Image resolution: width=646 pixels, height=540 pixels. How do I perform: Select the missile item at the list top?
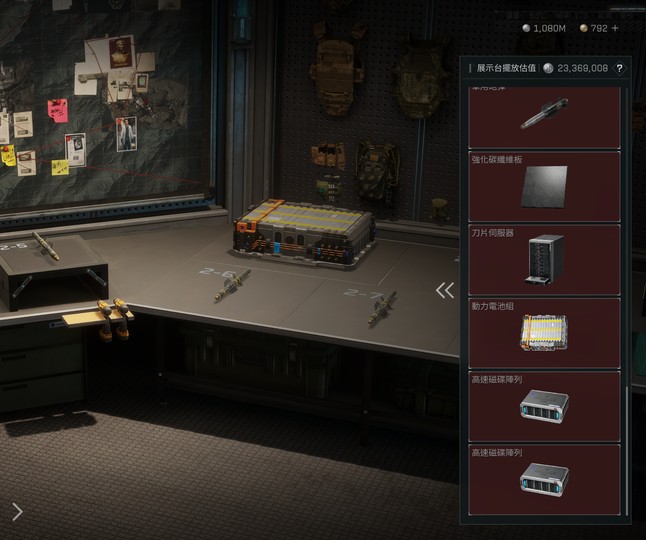(x=544, y=116)
